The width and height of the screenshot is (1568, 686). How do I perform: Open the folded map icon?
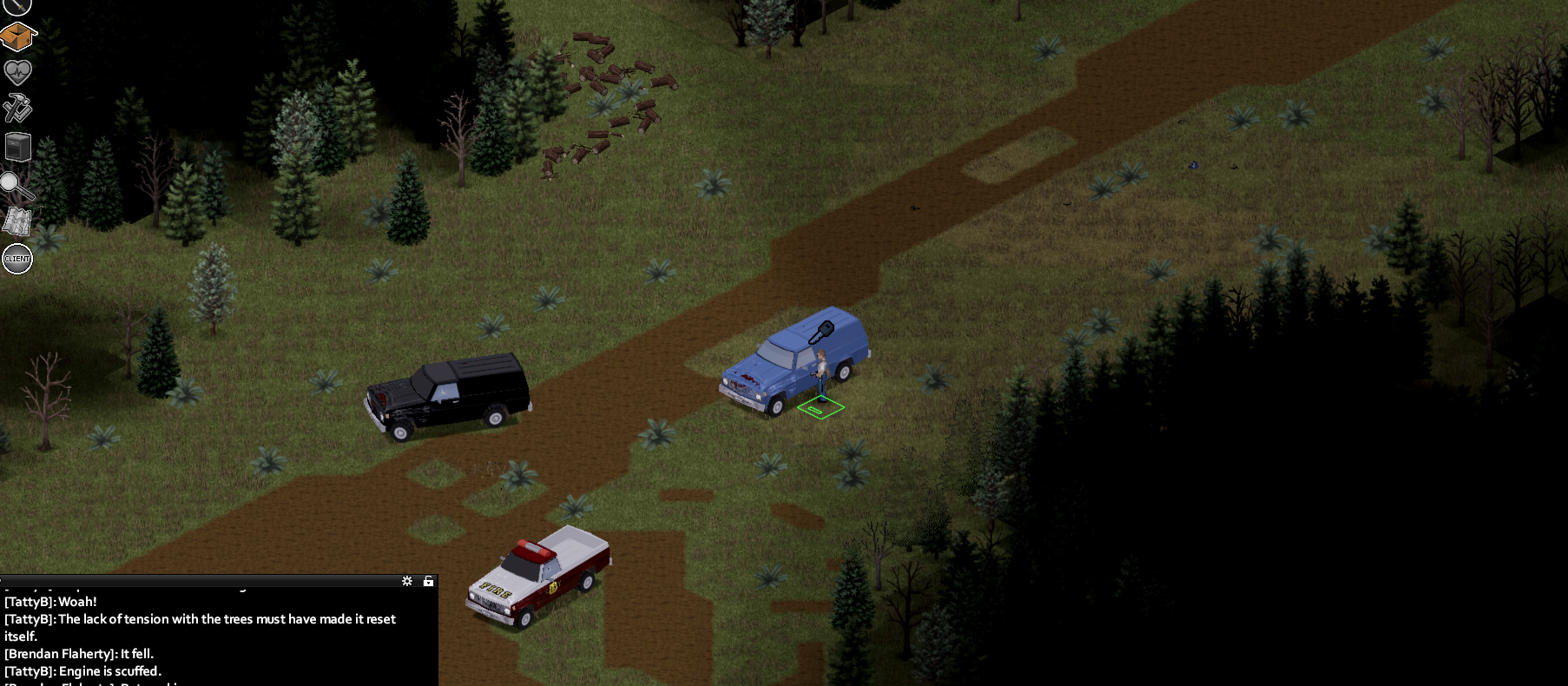click(x=17, y=221)
